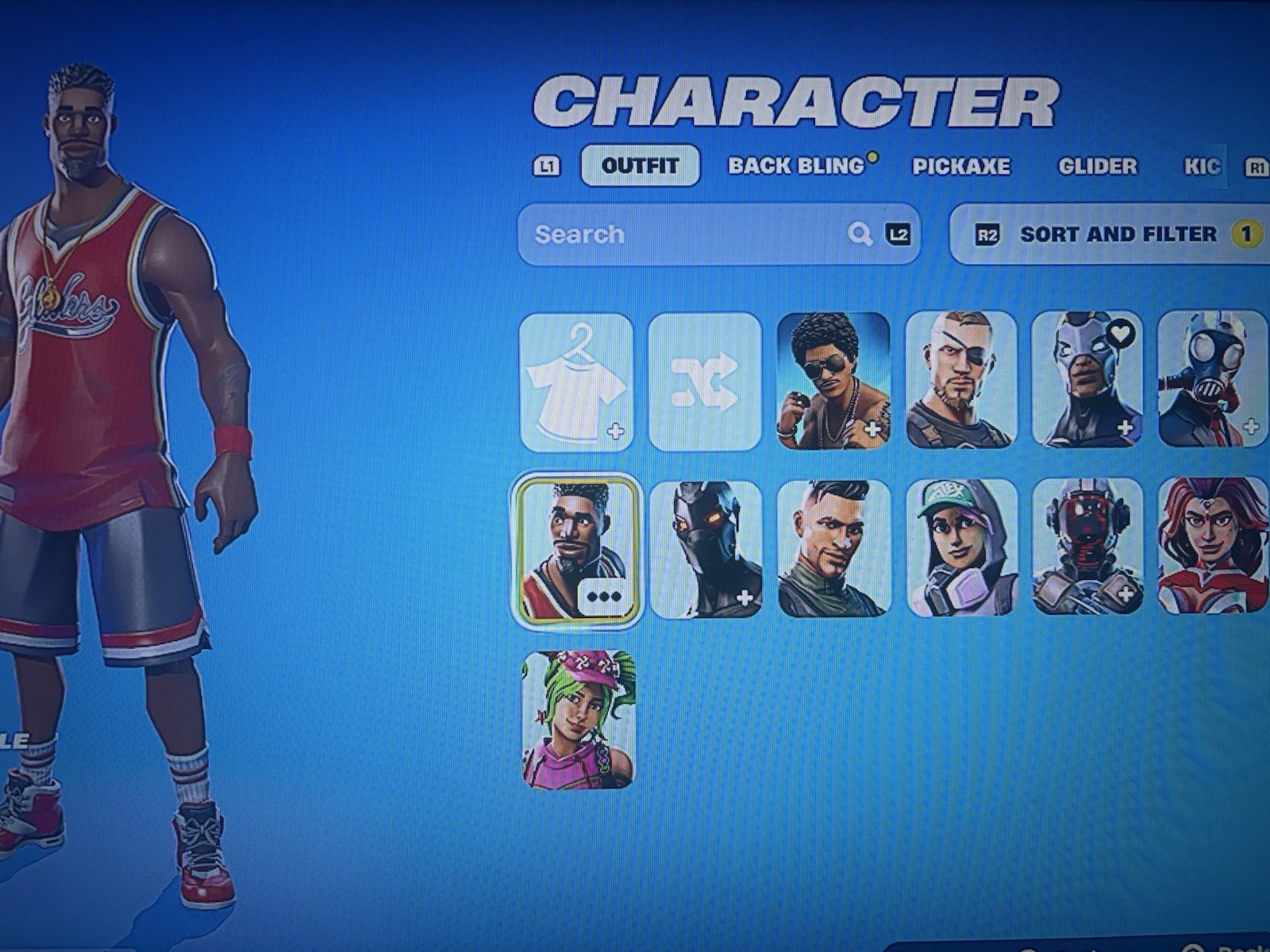This screenshot has width=1270, height=952.
Task: Open the Glider tab
Action: click(1095, 166)
